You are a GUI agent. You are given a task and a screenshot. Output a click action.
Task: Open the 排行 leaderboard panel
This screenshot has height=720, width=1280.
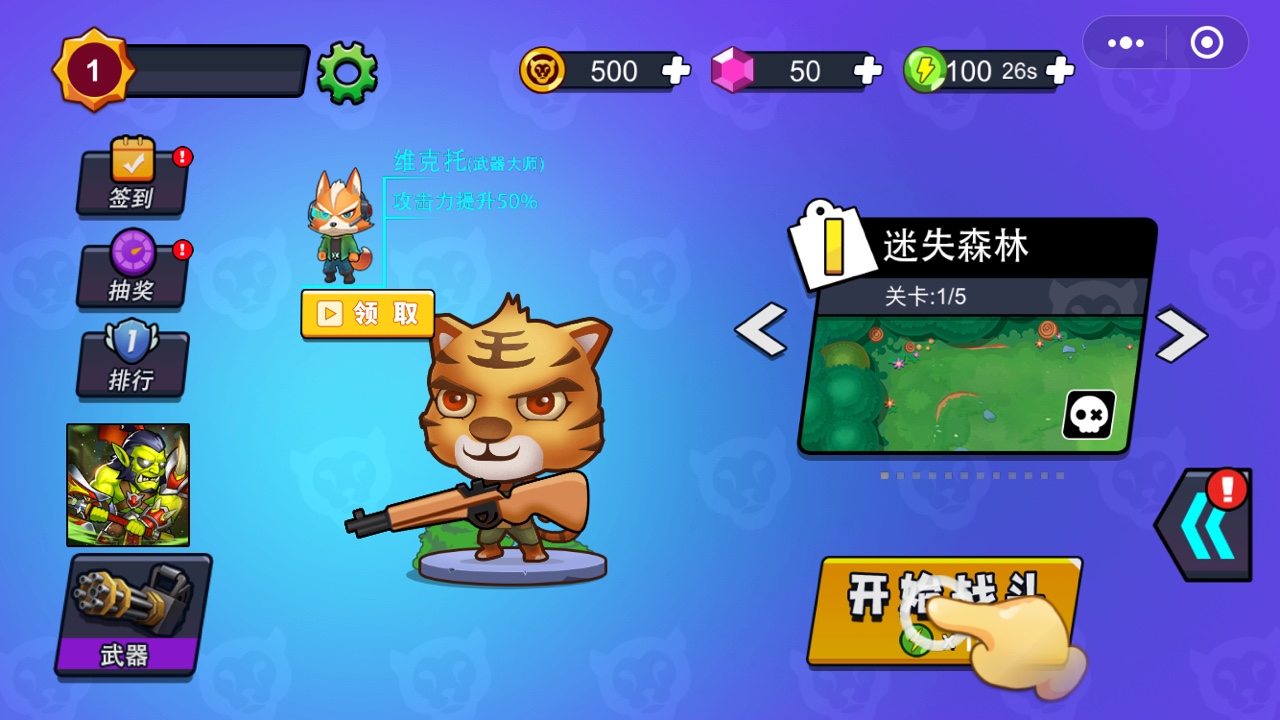pos(131,363)
